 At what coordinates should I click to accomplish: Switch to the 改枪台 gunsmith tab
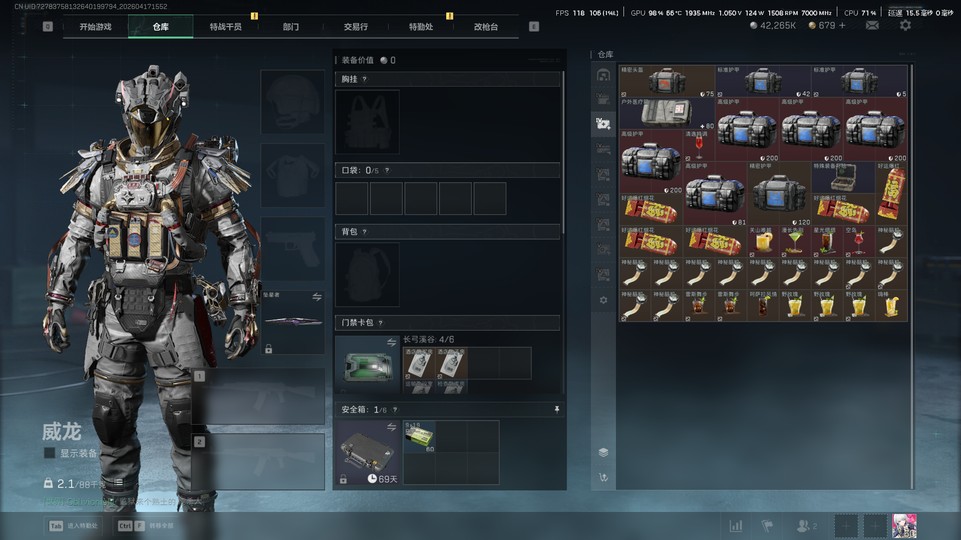486,27
